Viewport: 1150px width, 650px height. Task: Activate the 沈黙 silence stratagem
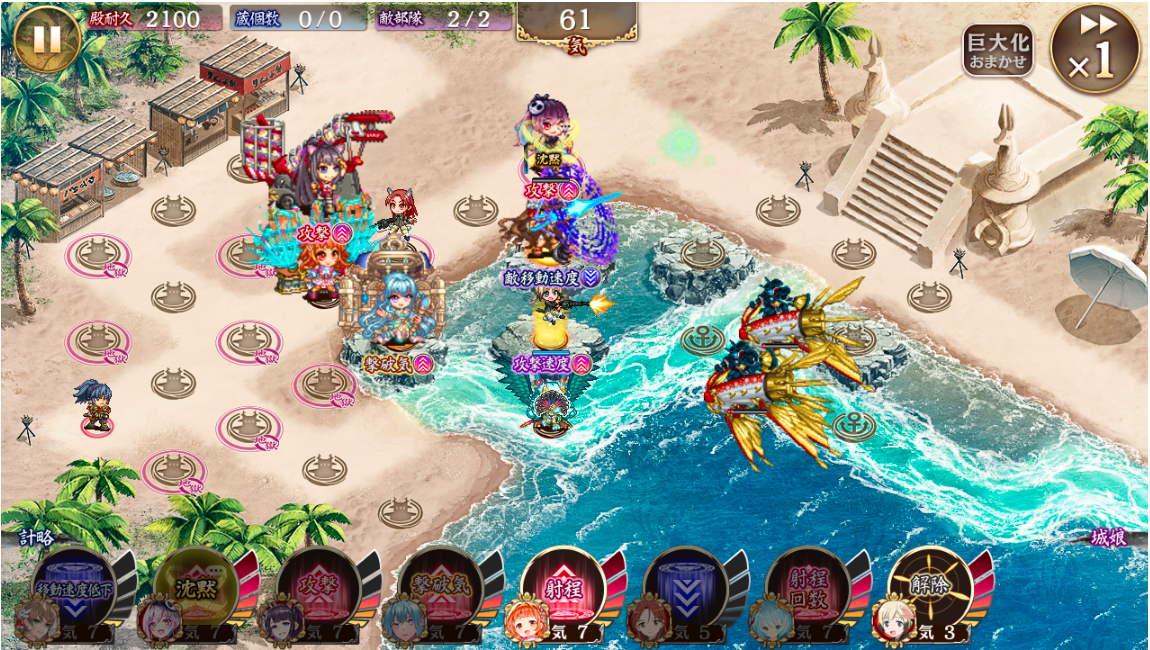[196, 587]
